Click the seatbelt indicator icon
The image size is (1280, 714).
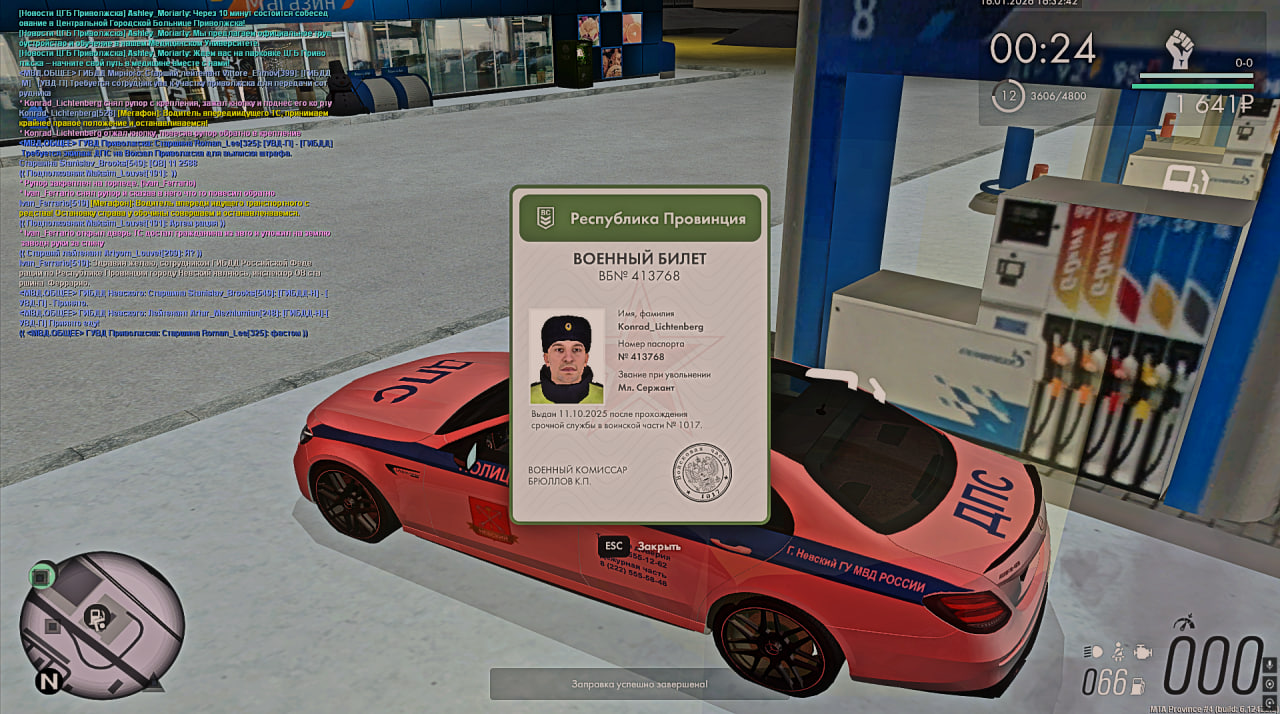1118,652
